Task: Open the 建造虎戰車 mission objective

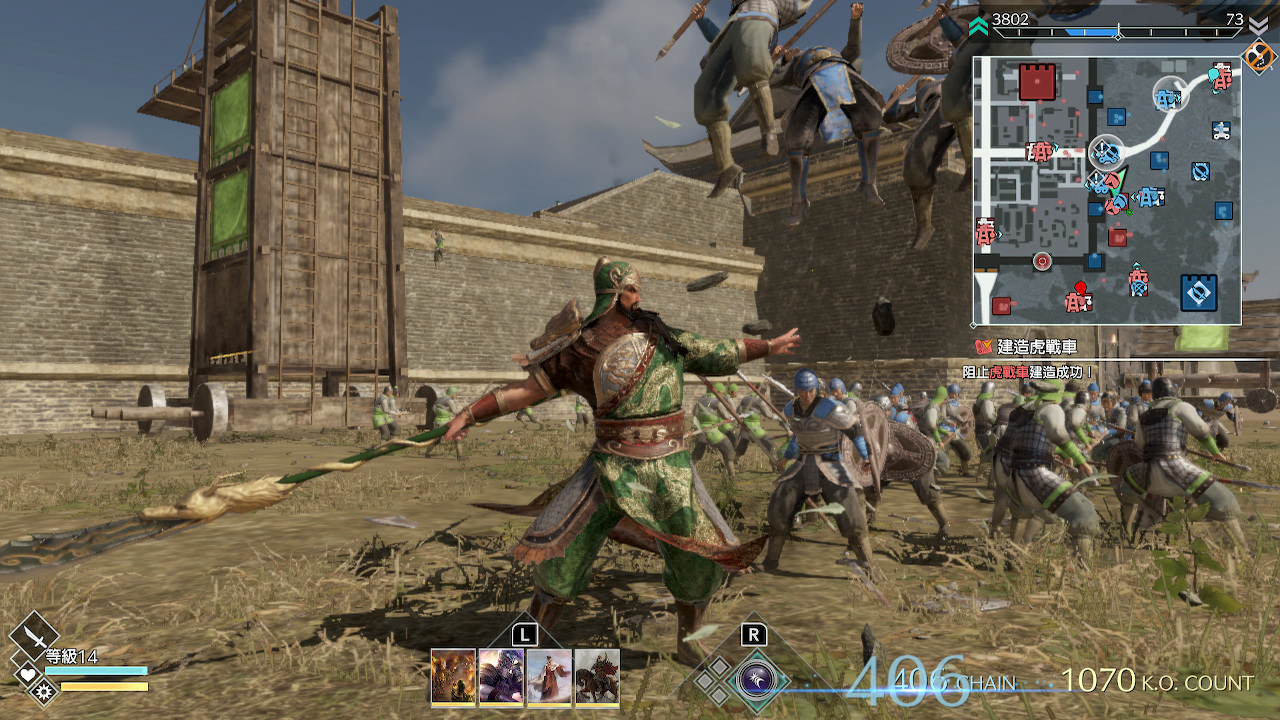Action: pos(1028,347)
